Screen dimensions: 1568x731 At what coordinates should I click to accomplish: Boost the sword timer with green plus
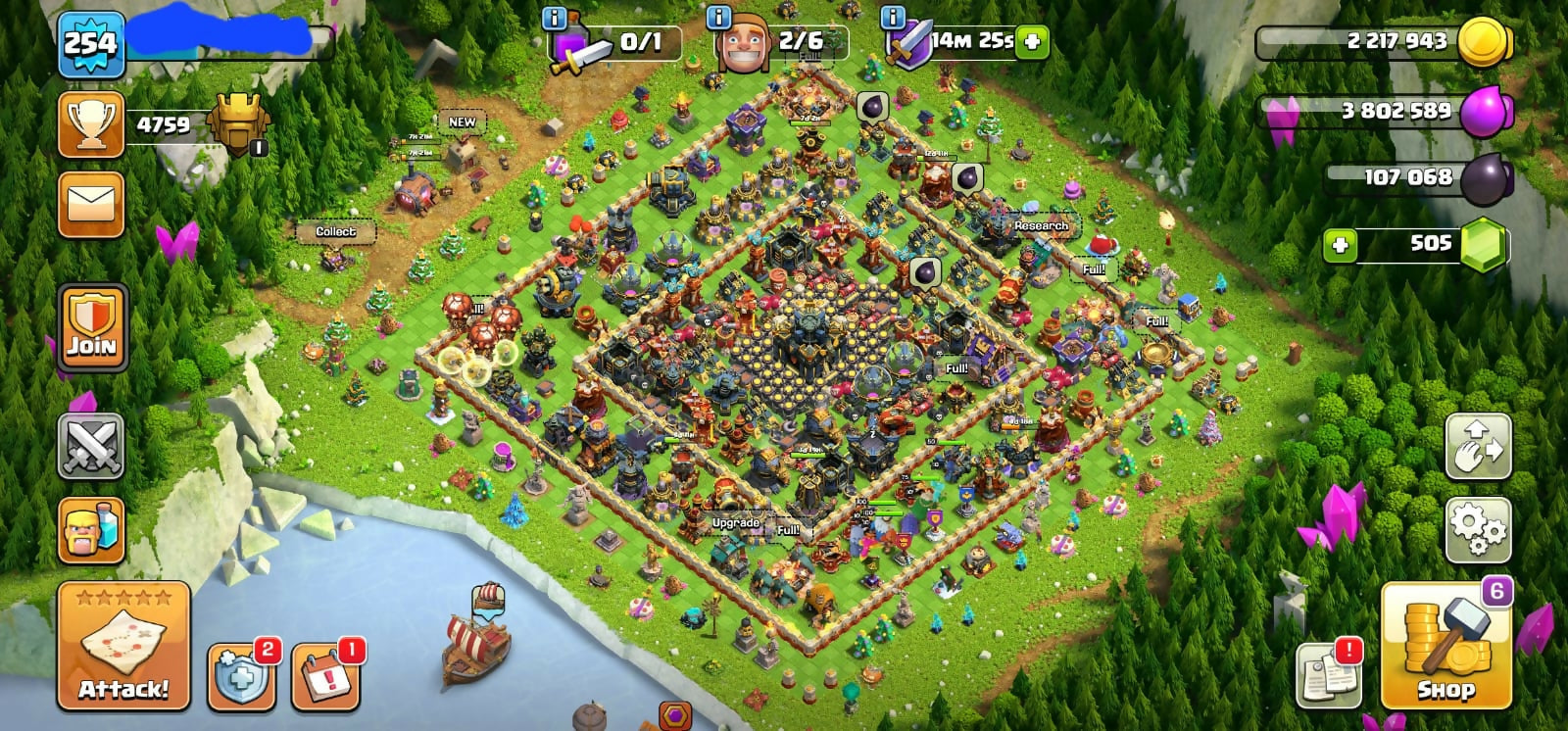coord(1032,41)
